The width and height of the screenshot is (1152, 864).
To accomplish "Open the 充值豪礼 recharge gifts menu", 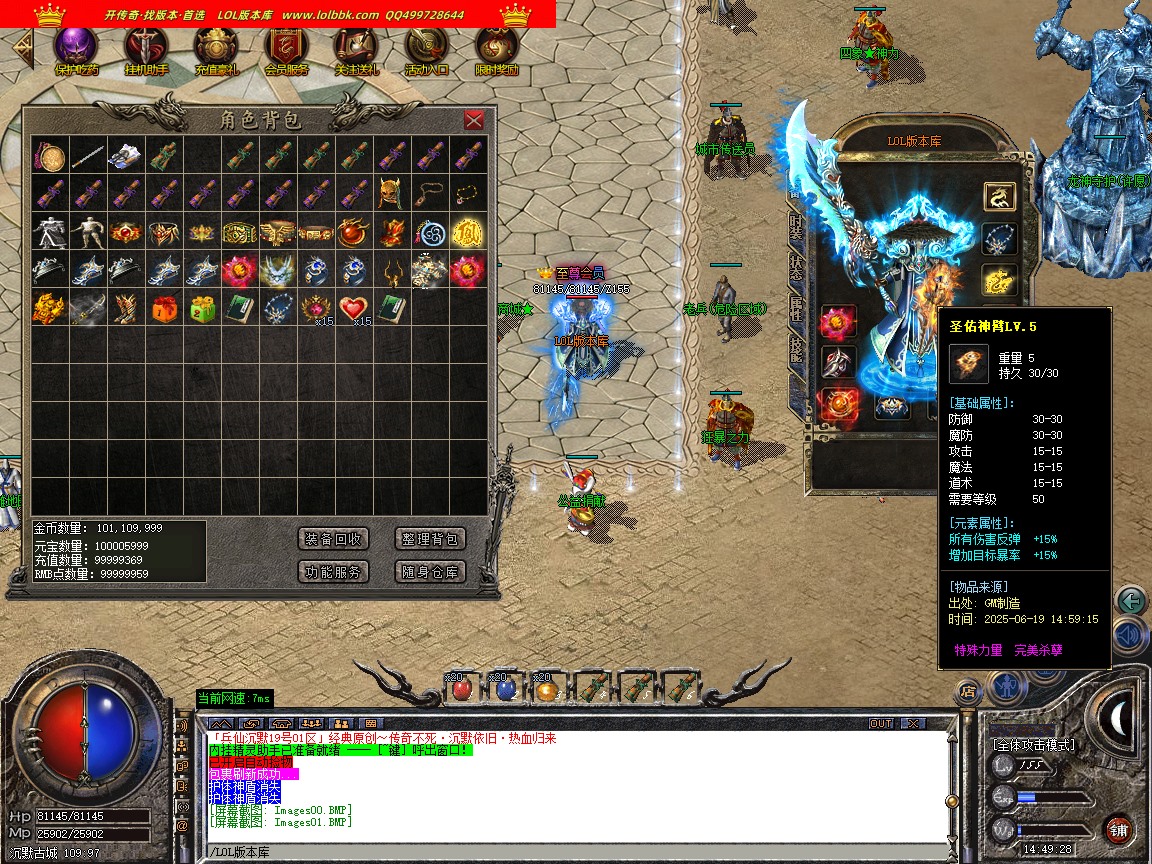I will [x=216, y=50].
